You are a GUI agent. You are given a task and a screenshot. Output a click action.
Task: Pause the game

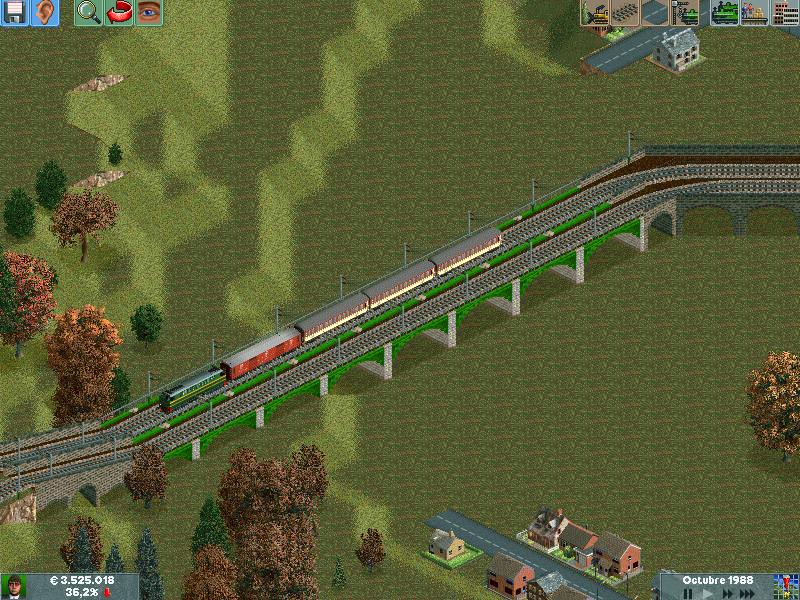click(x=688, y=593)
